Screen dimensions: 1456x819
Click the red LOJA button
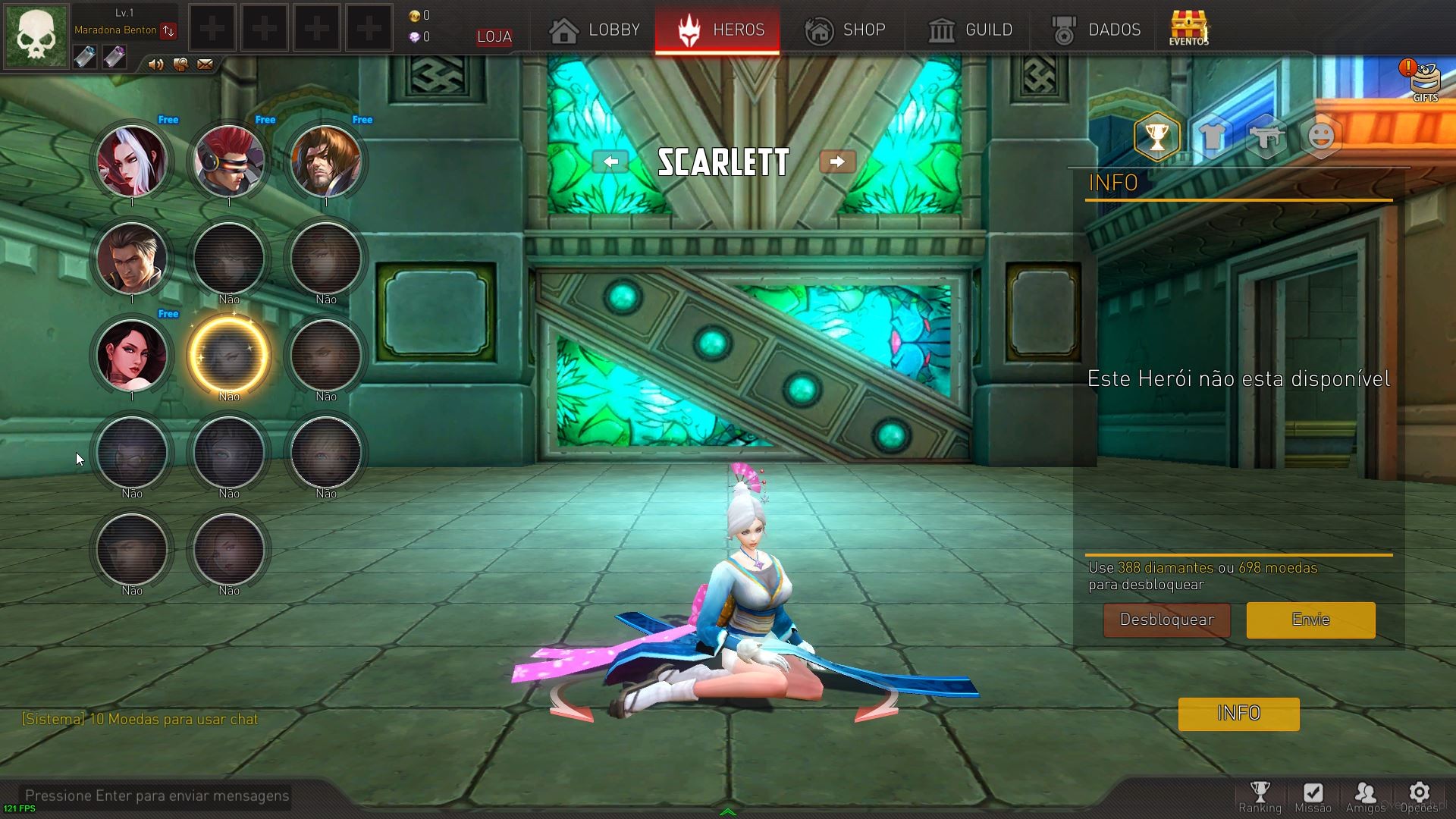494,36
